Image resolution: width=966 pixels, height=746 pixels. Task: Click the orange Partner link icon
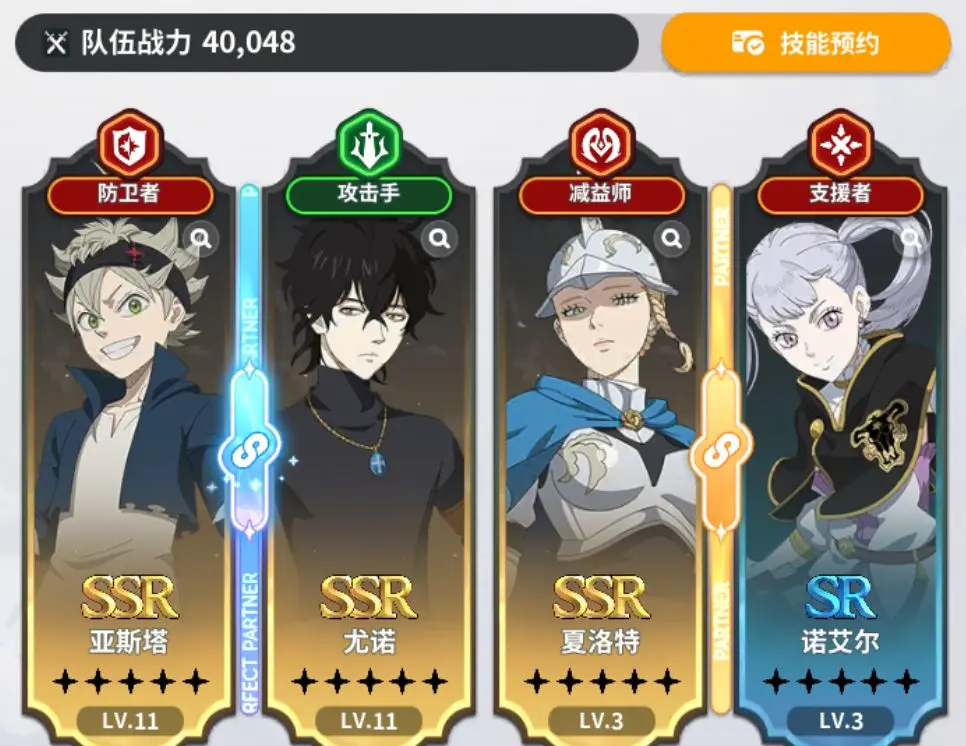coord(720,452)
